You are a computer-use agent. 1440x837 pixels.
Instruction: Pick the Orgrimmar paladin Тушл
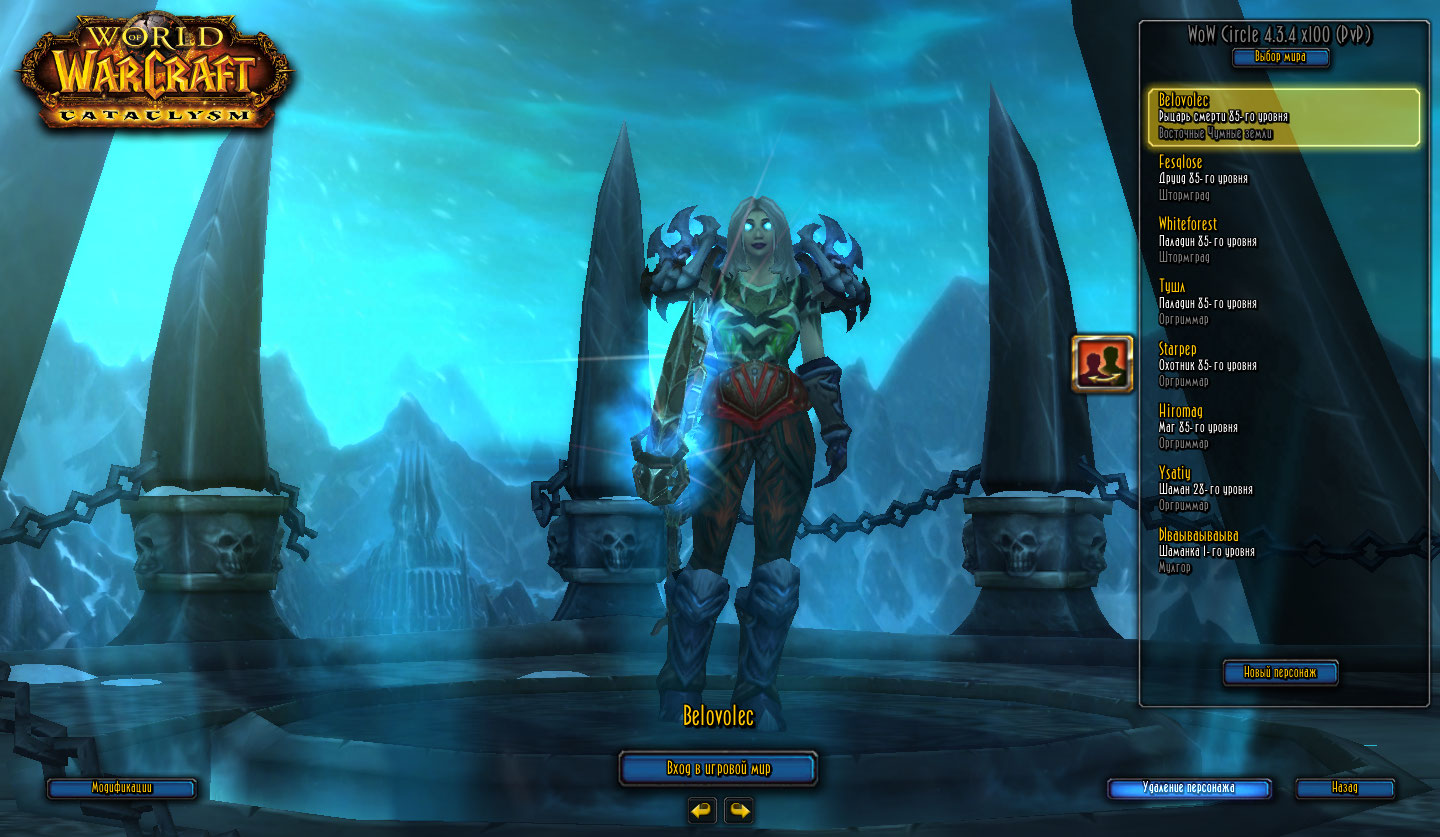pos(1285,302)
